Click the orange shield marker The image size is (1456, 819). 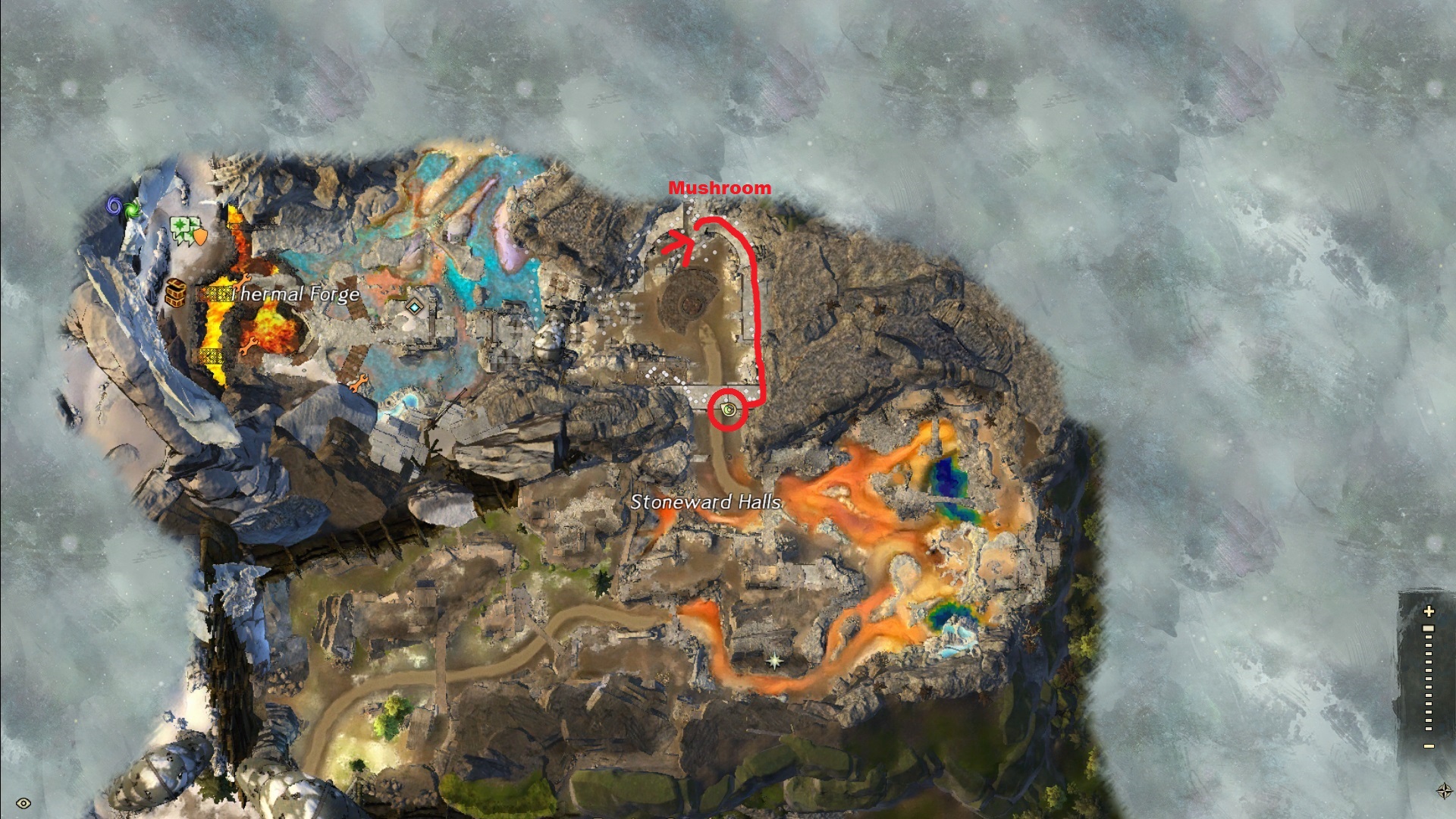coord(201,237)
